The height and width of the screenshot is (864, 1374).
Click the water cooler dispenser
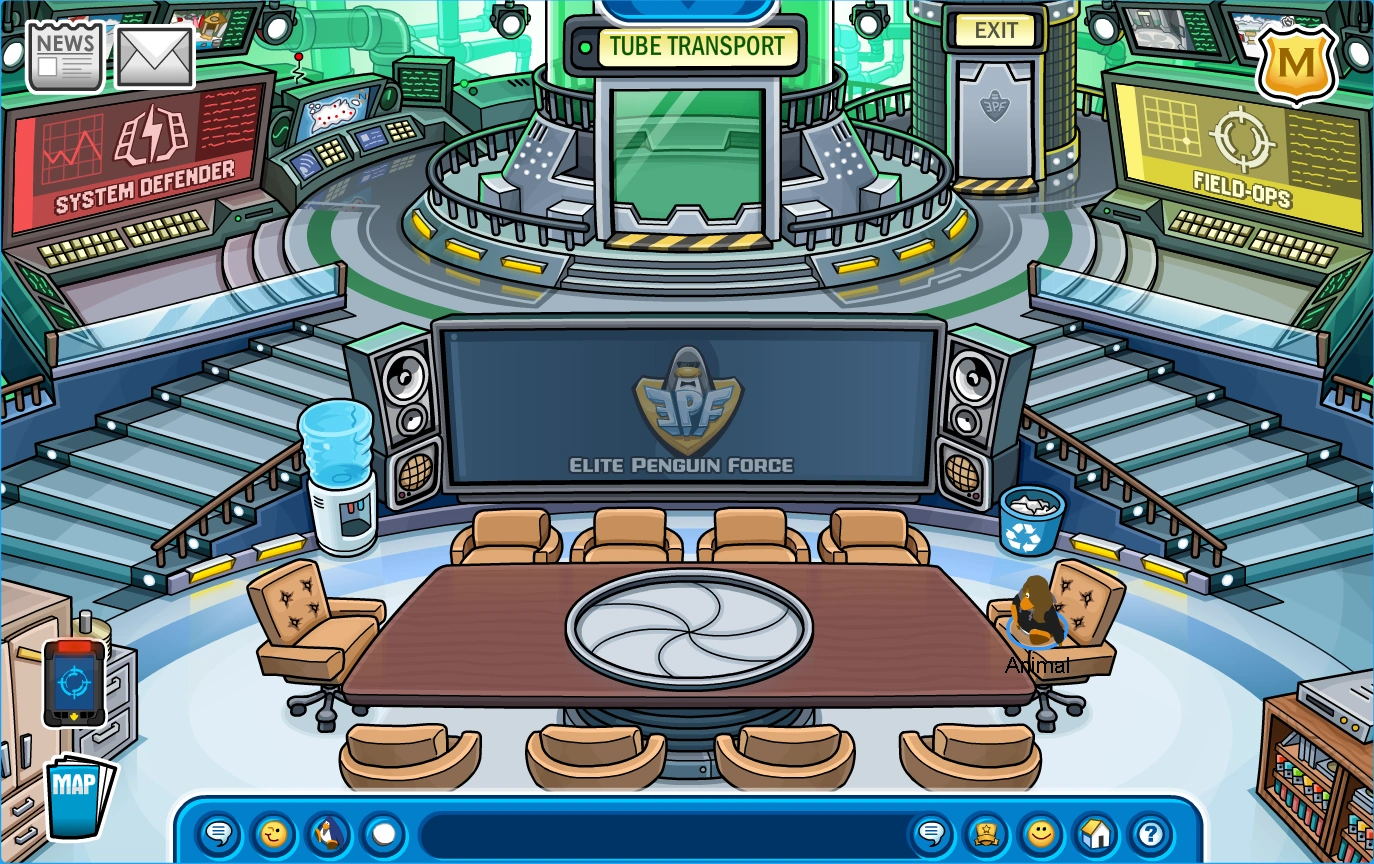341,470
